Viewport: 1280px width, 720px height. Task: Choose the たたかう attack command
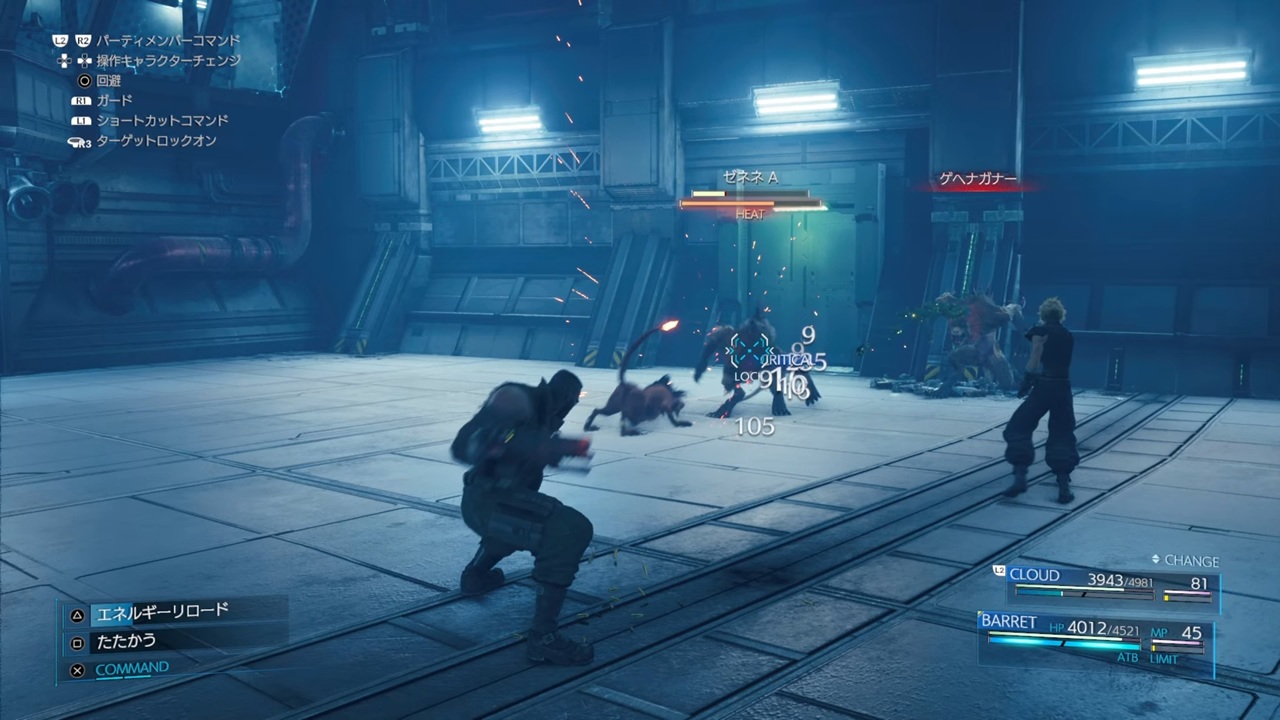pos(126,641)
